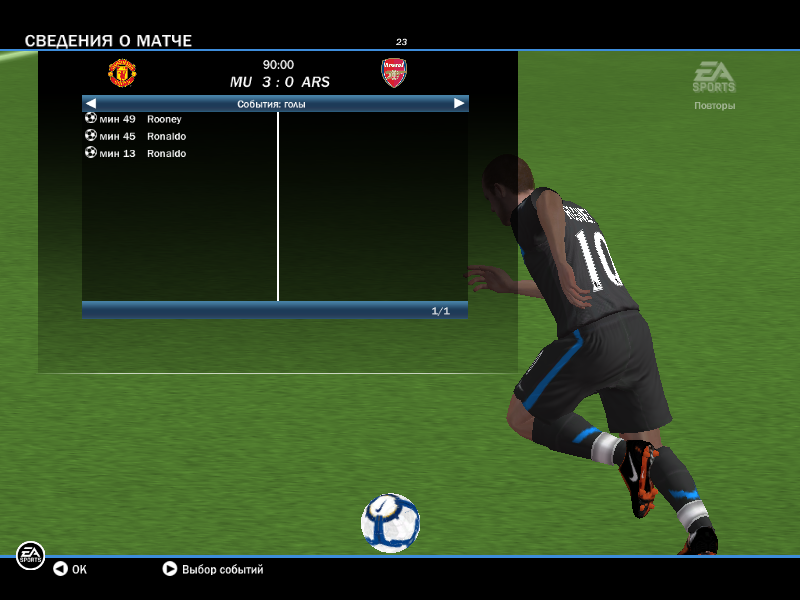Confirm with the OK button
The width and height of the screenshot is (800, 600).
tap(70, 569)
